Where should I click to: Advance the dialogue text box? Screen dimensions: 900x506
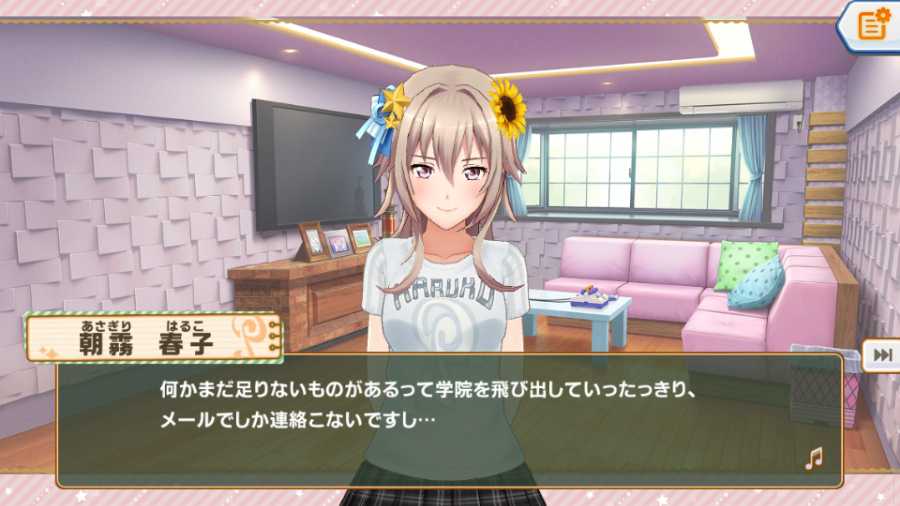pos(450,420)
